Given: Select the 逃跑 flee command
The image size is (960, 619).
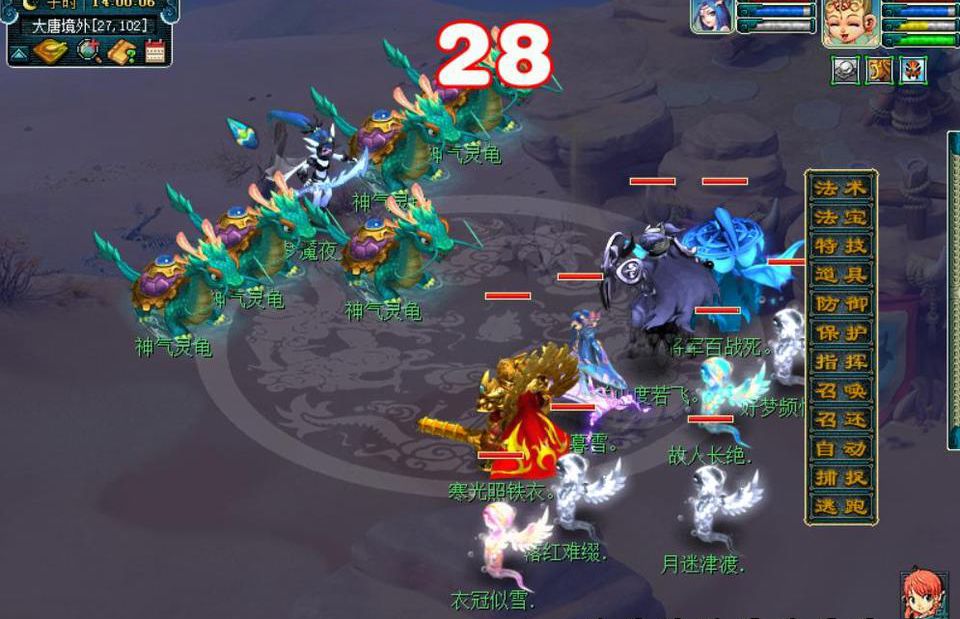Looking at the screenshot, I should pyautogui.click(x=841, y=507).
